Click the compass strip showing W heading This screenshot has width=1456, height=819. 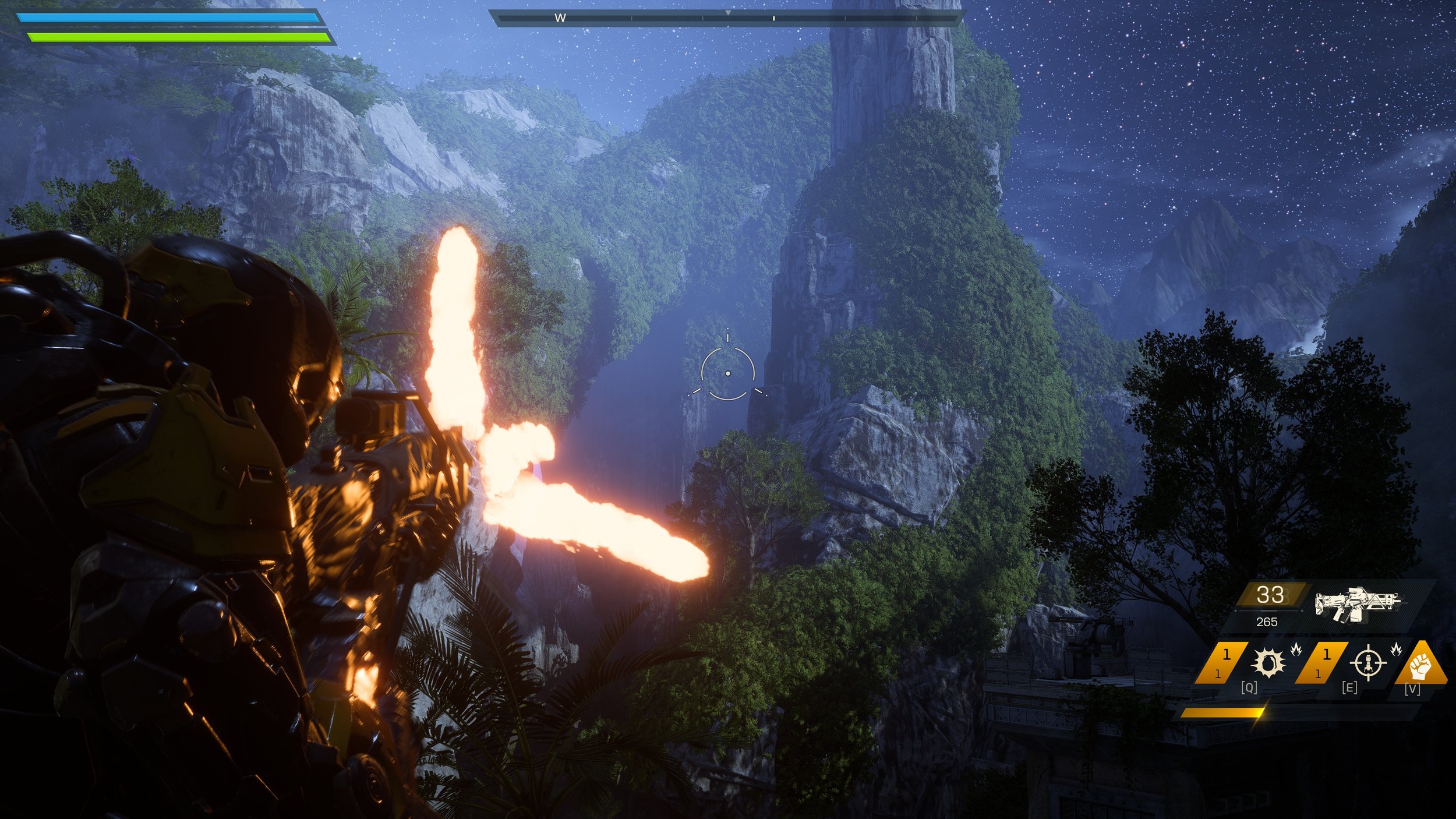pyautogui.click(x=727, y=19)
